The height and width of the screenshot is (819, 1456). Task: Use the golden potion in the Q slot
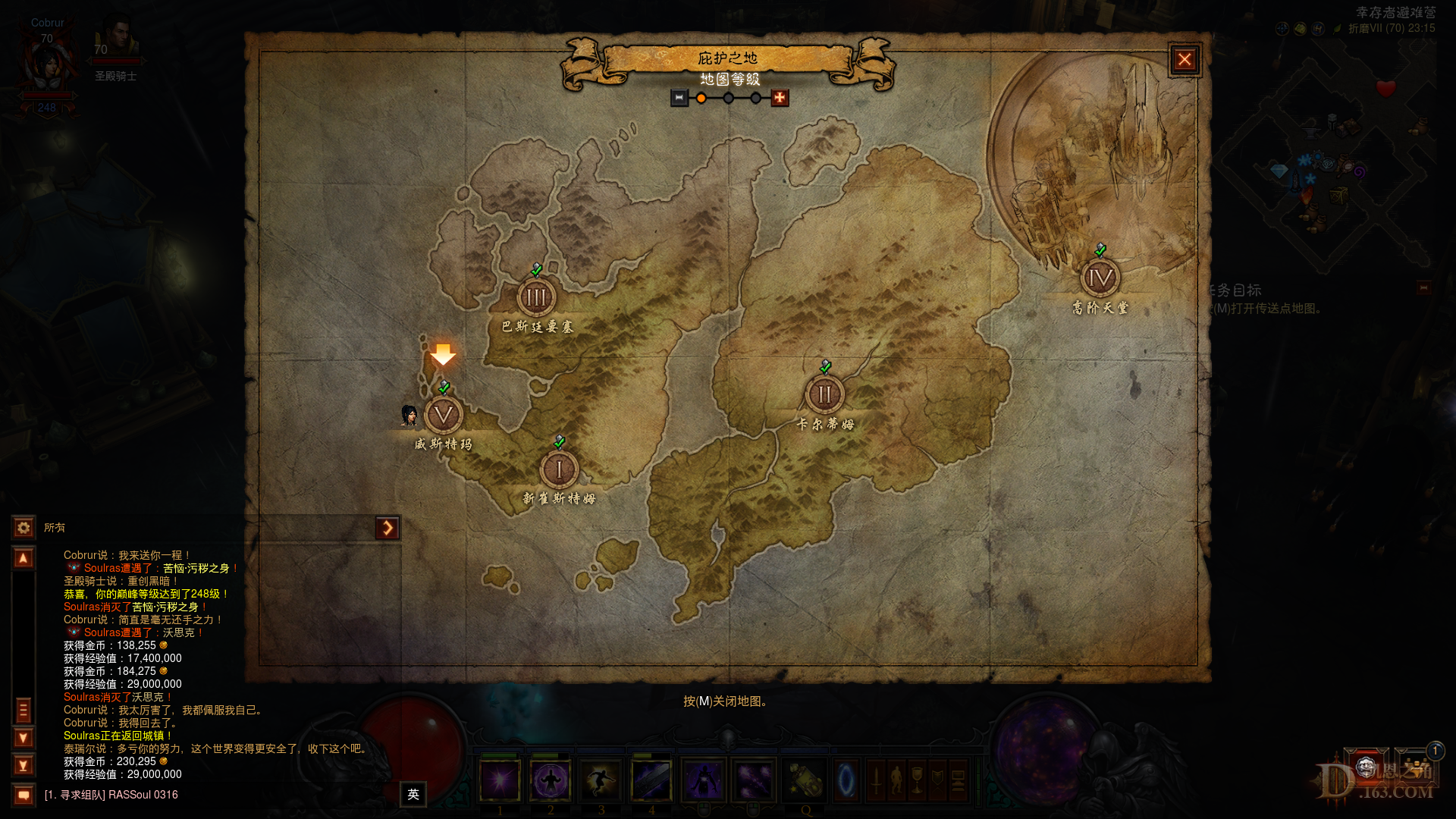(805, 780)
